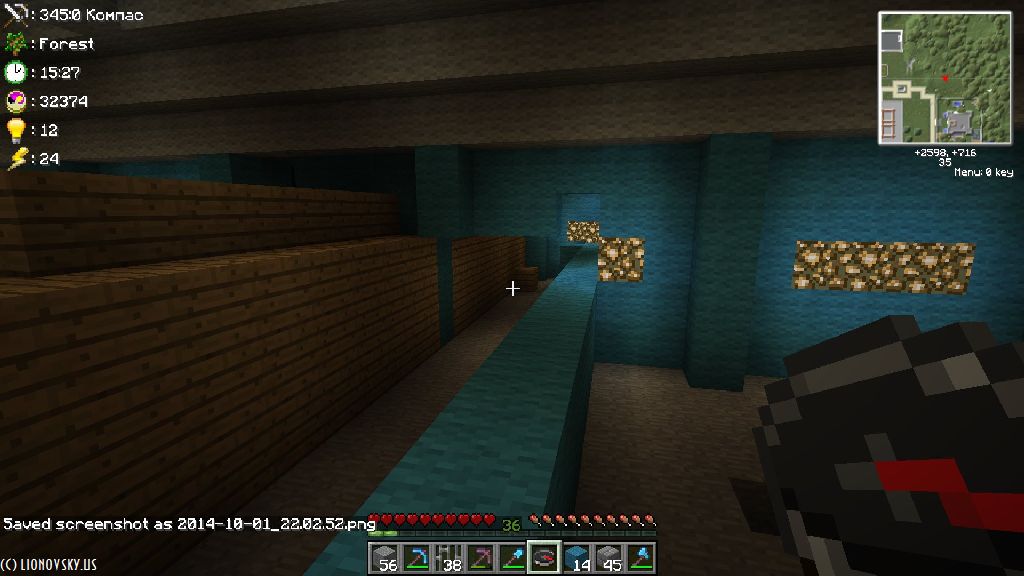
Task: Equip the diamond axe from the hotbar
Action: 640,557
